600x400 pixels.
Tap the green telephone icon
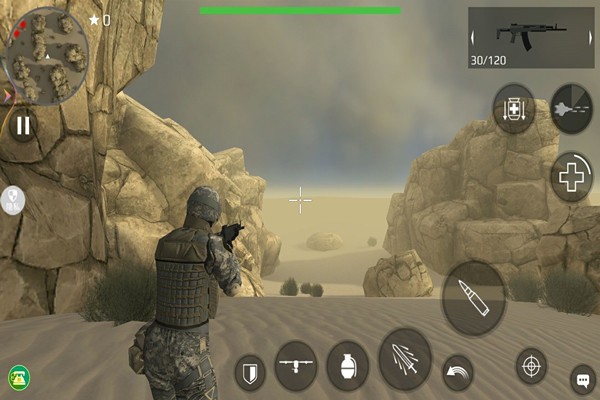pyautogui.click(x=18, y=377)
